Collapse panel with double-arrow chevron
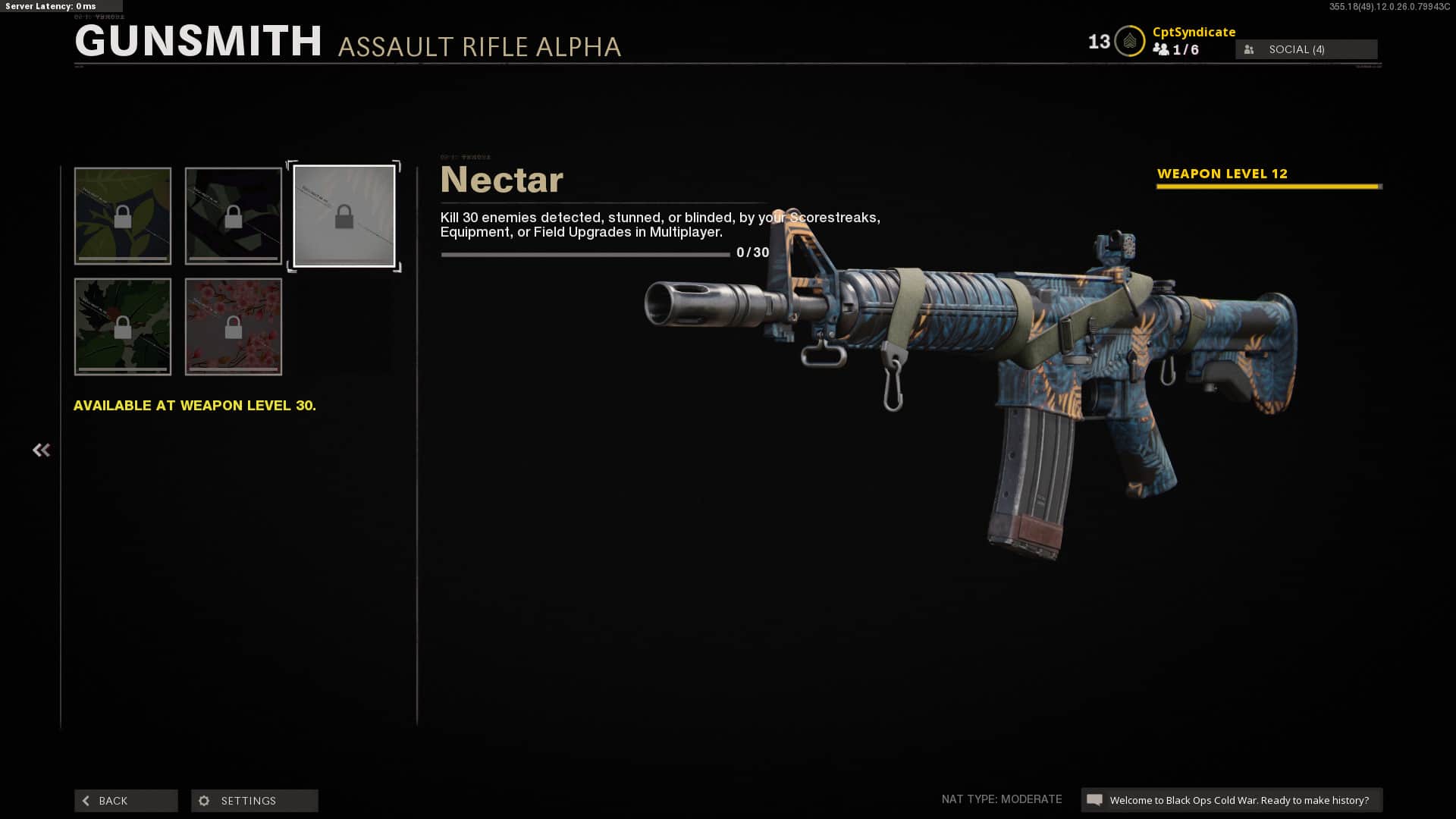This screenshot has width=1456, height=819. [x=41, y=450]
